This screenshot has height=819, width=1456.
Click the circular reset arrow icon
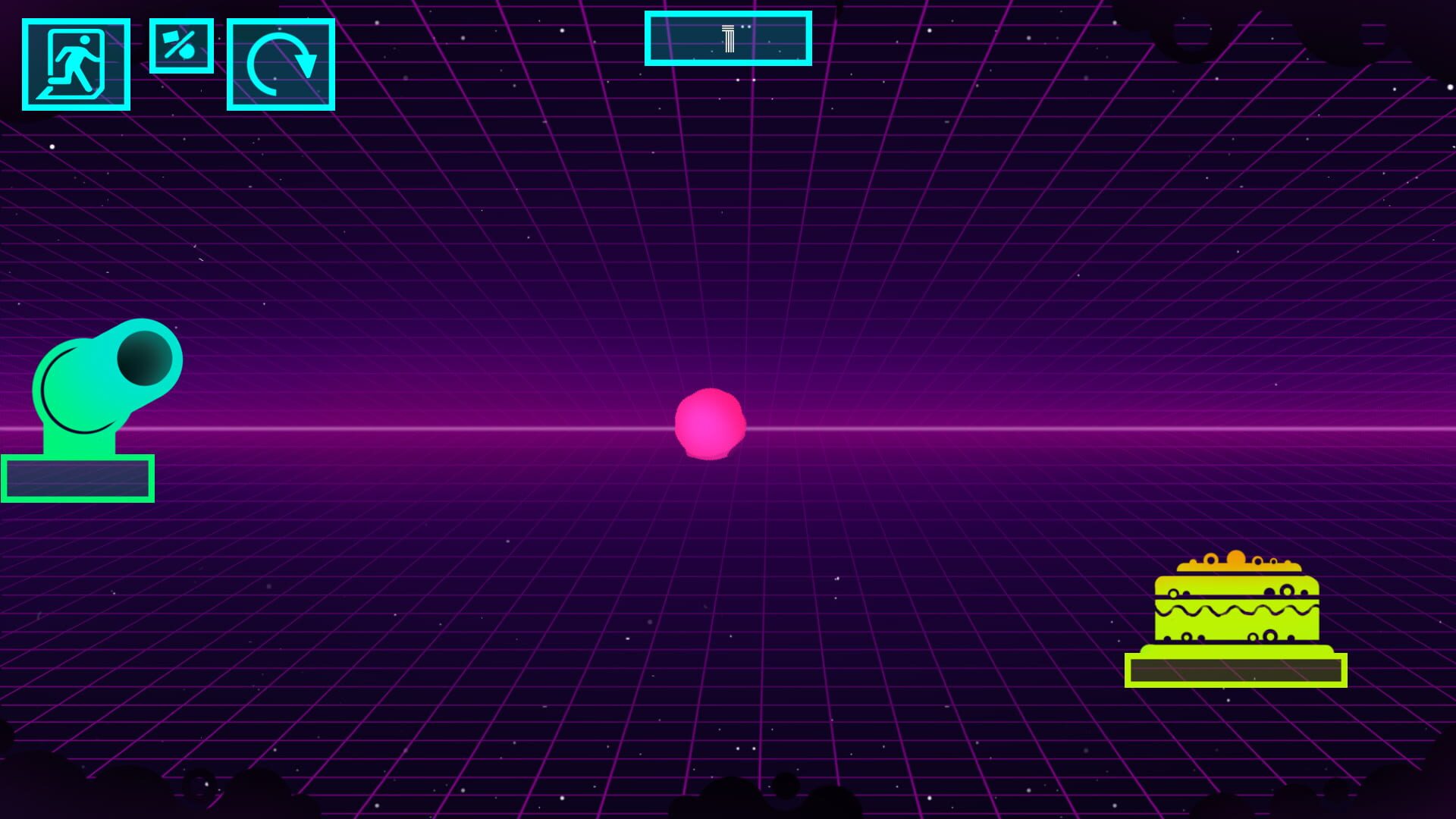[x=281, y=64]
